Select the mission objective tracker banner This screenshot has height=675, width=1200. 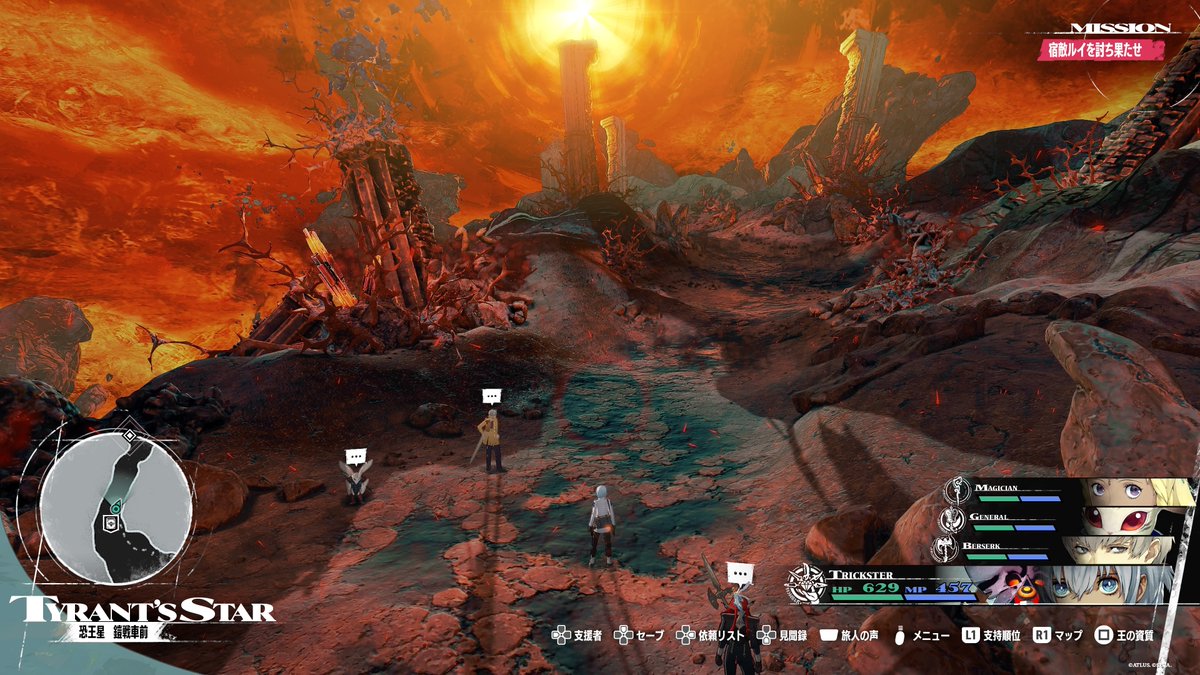pyautogui.click(x=1100, y=49)
